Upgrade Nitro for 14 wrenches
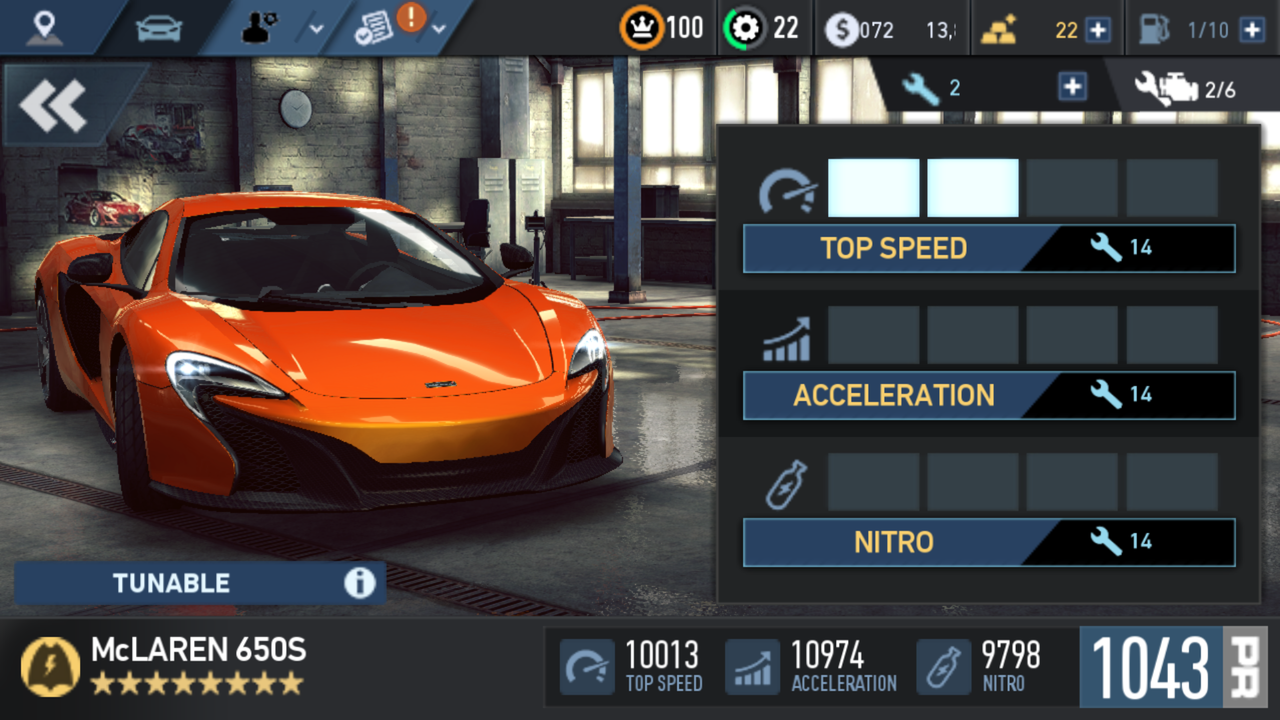 click(x=989, y=542)
